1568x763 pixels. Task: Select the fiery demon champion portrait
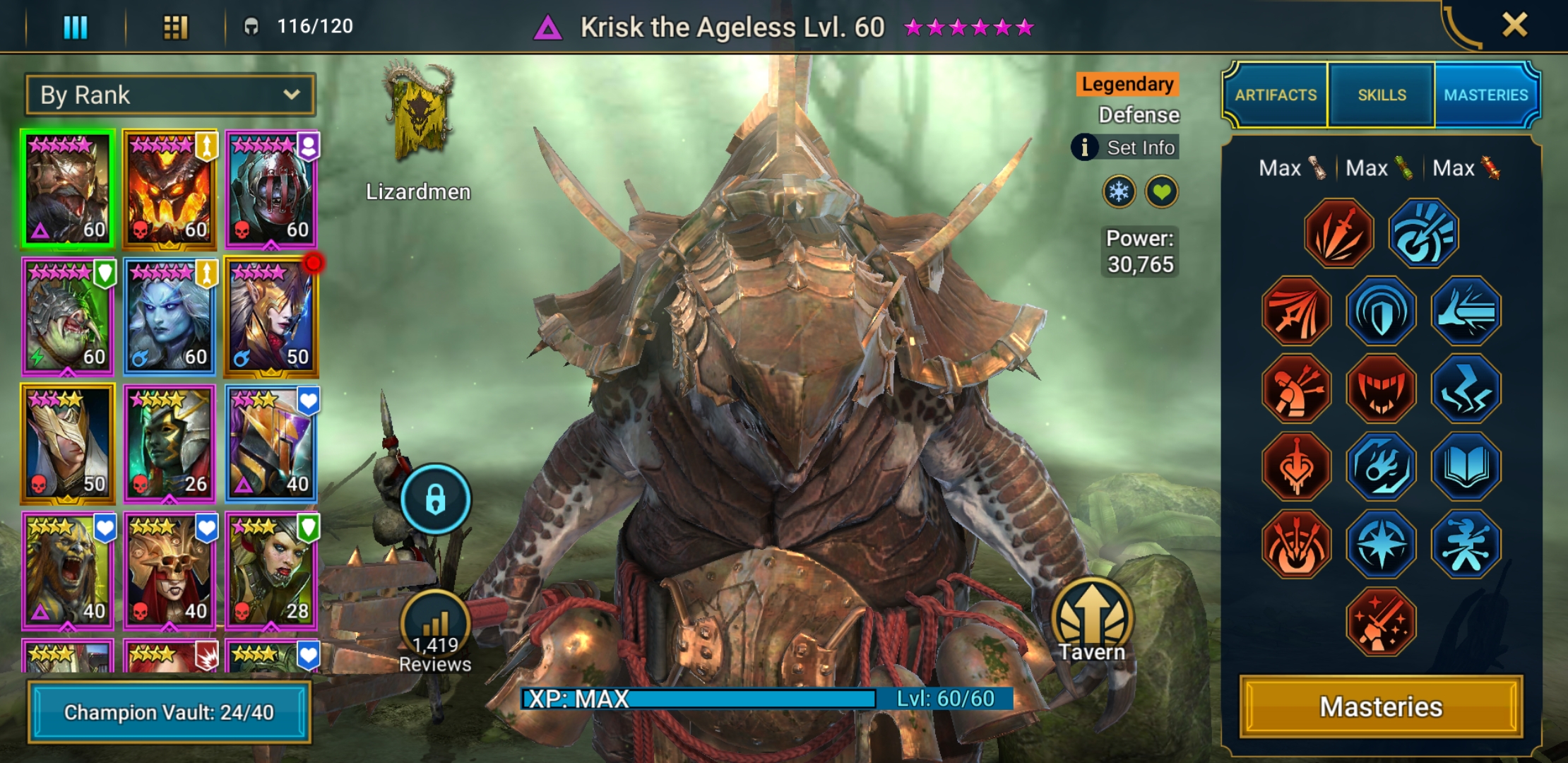tap(169, 189)
